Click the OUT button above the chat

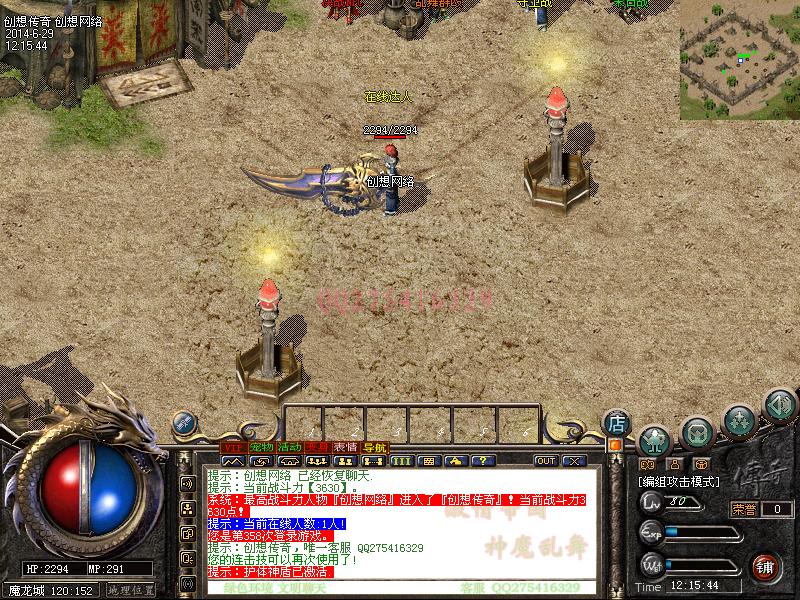[x=546, y=461]
